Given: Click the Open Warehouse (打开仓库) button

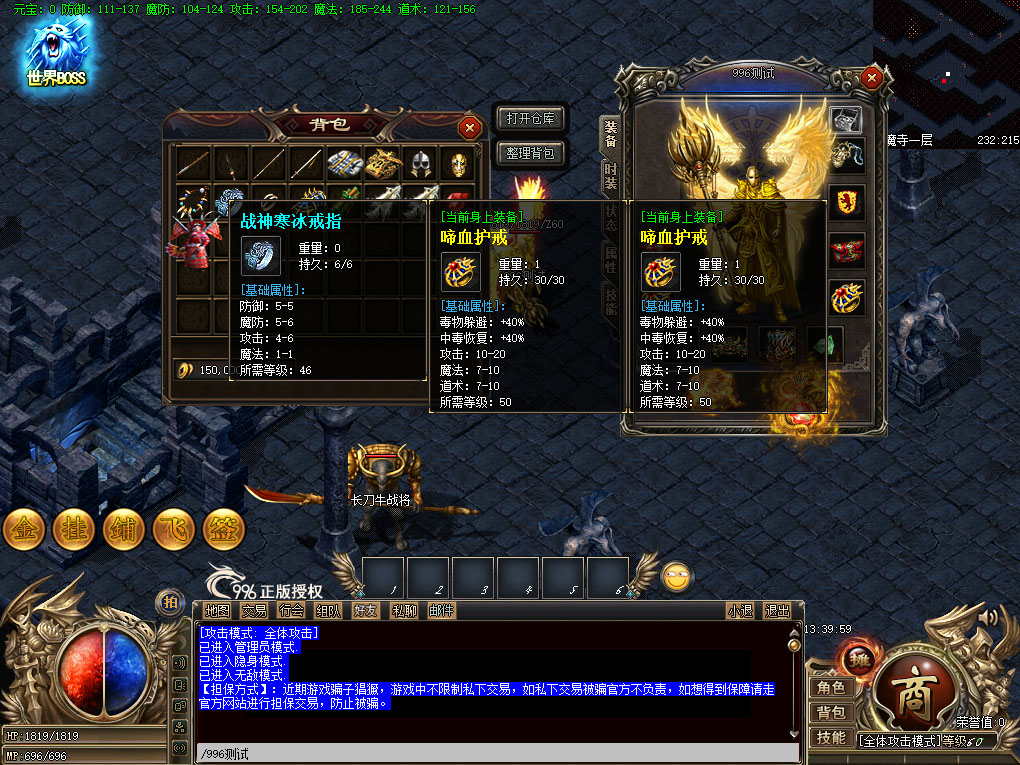Looking at the screenshot, I should click(531, 119).
